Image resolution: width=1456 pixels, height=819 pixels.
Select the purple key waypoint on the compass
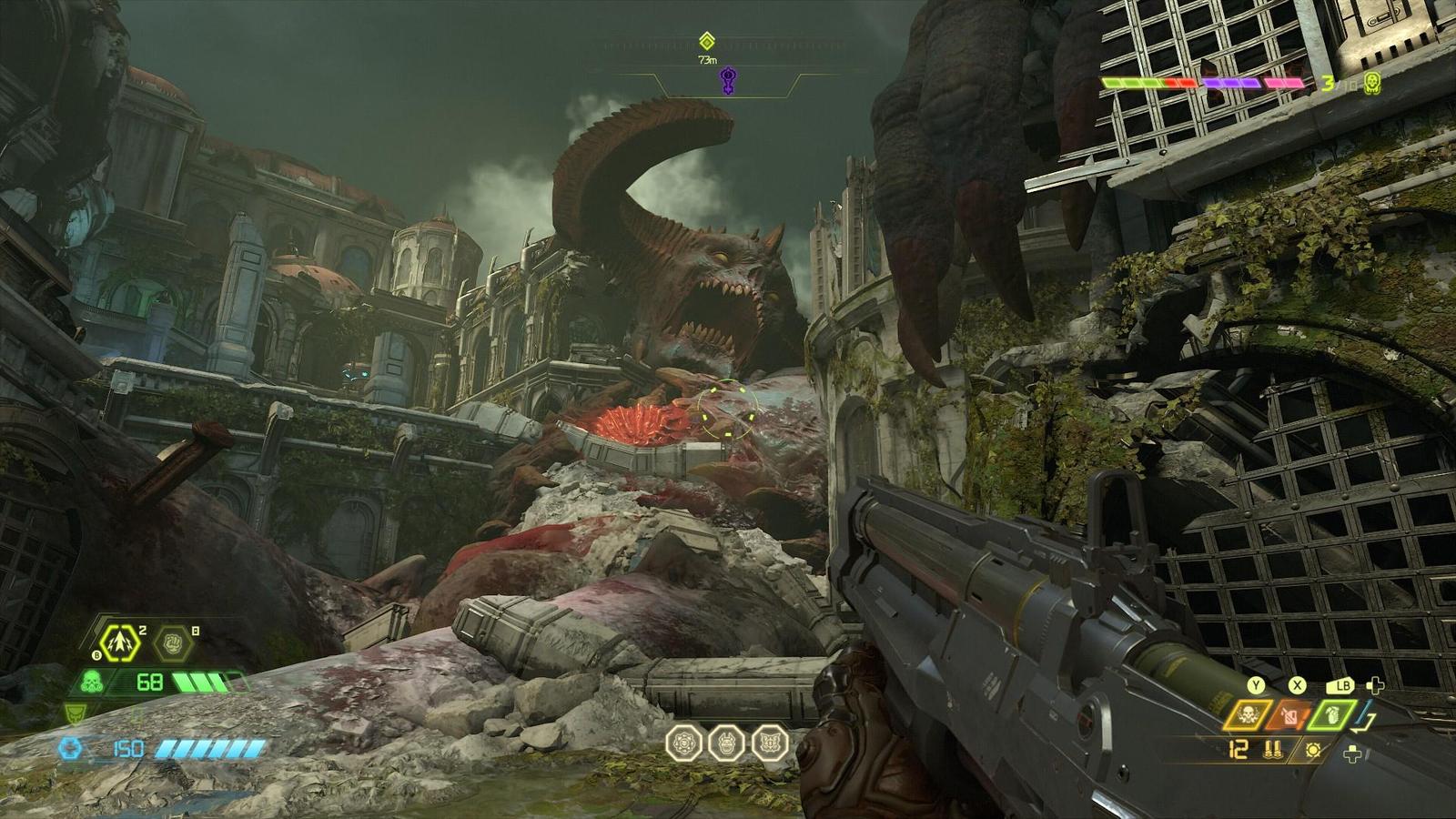click(x=727, y=80)
